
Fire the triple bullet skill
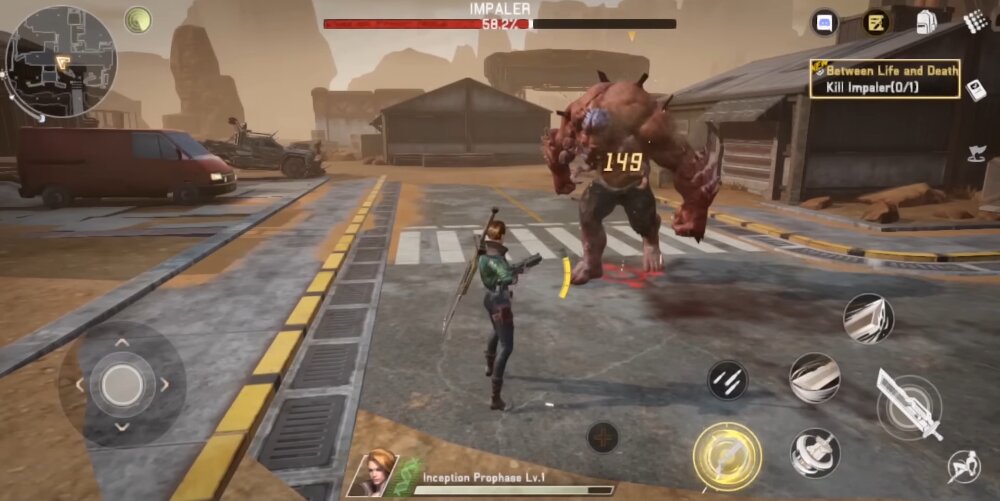pyautogui.click(x=727, y=380)
